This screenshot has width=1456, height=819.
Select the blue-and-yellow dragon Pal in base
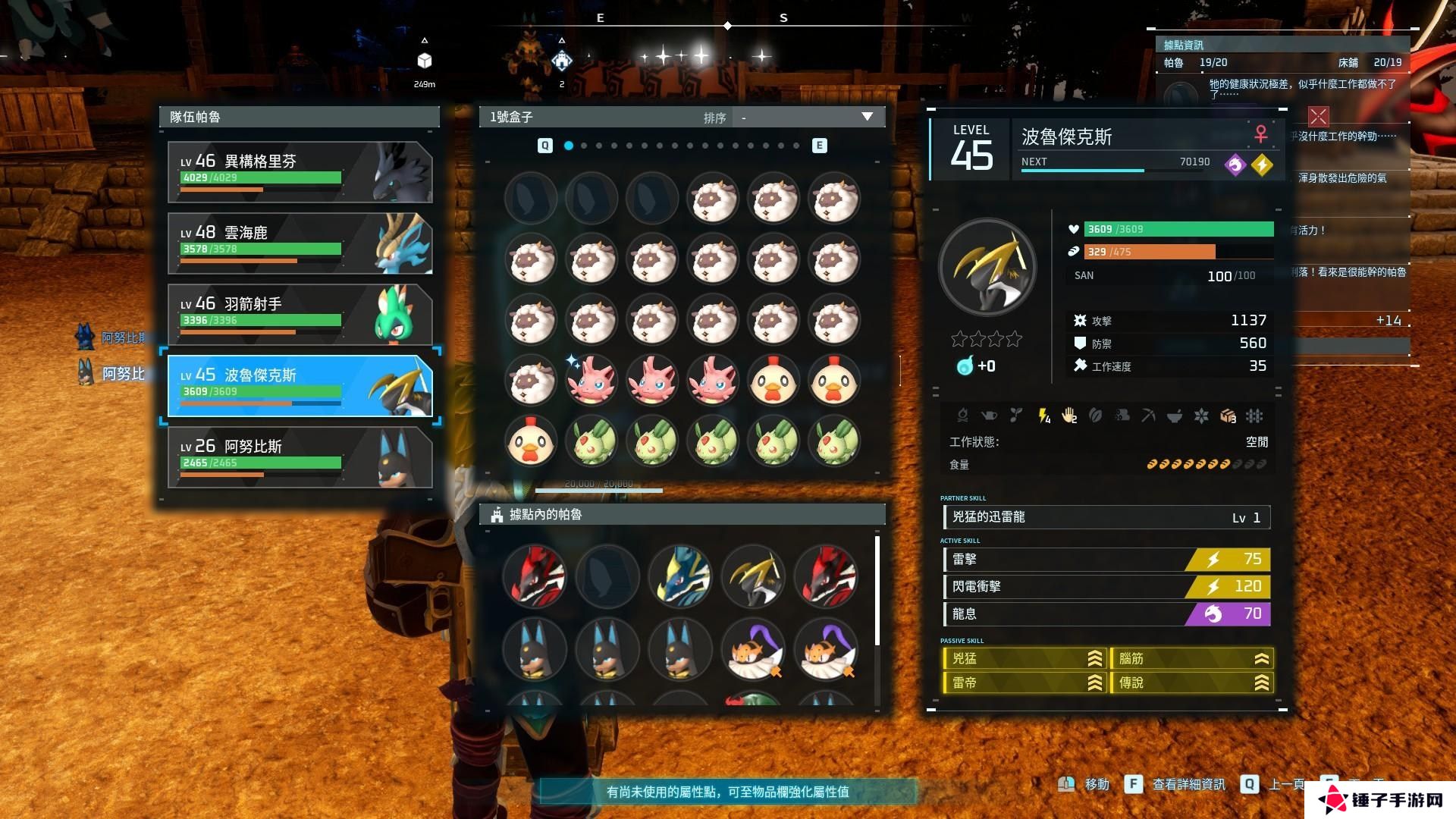point(680,576)
